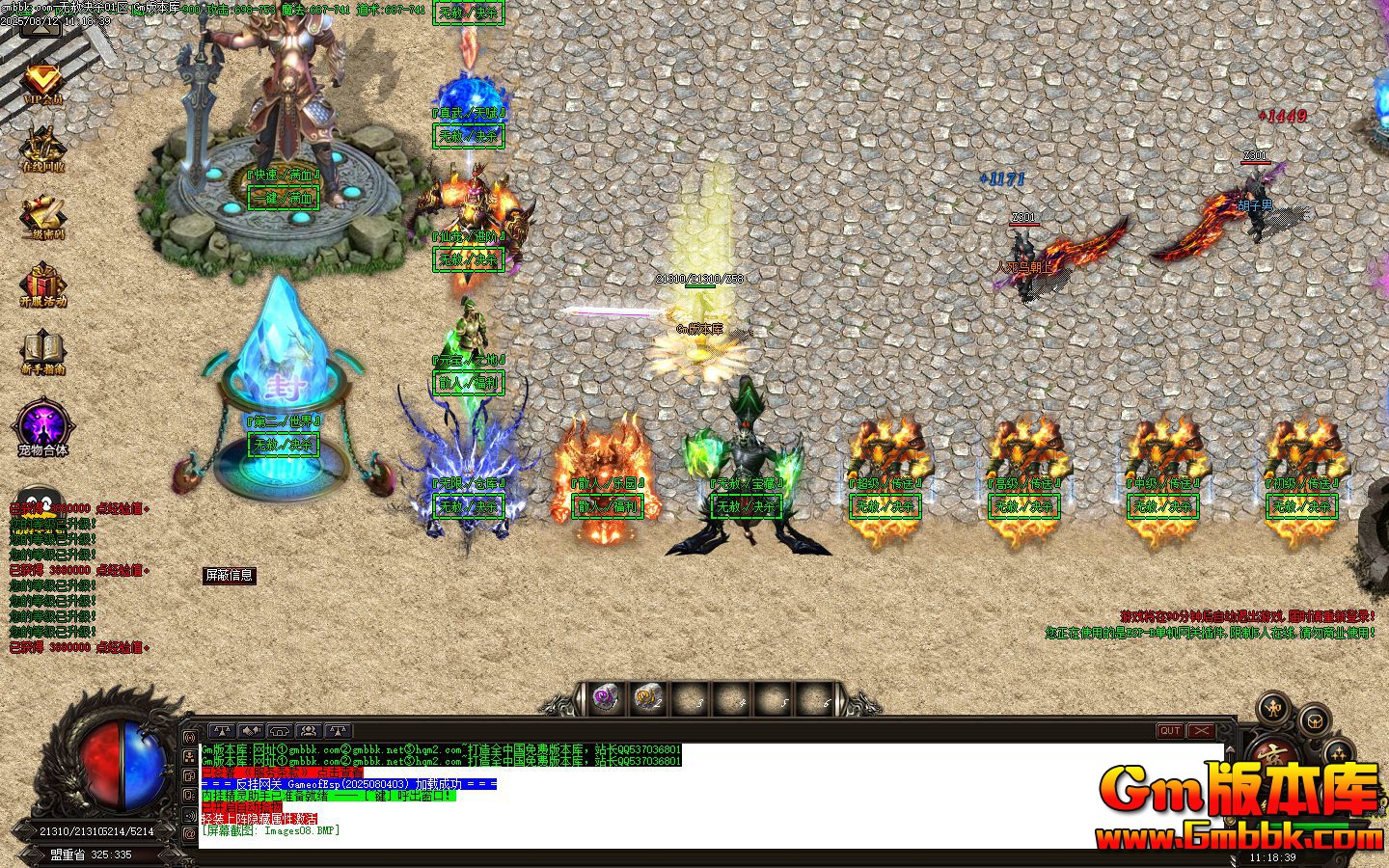Open the 新手指南 beginner guide book
The height and width of the screenshot is (868, 1389).
coord(41,351)
